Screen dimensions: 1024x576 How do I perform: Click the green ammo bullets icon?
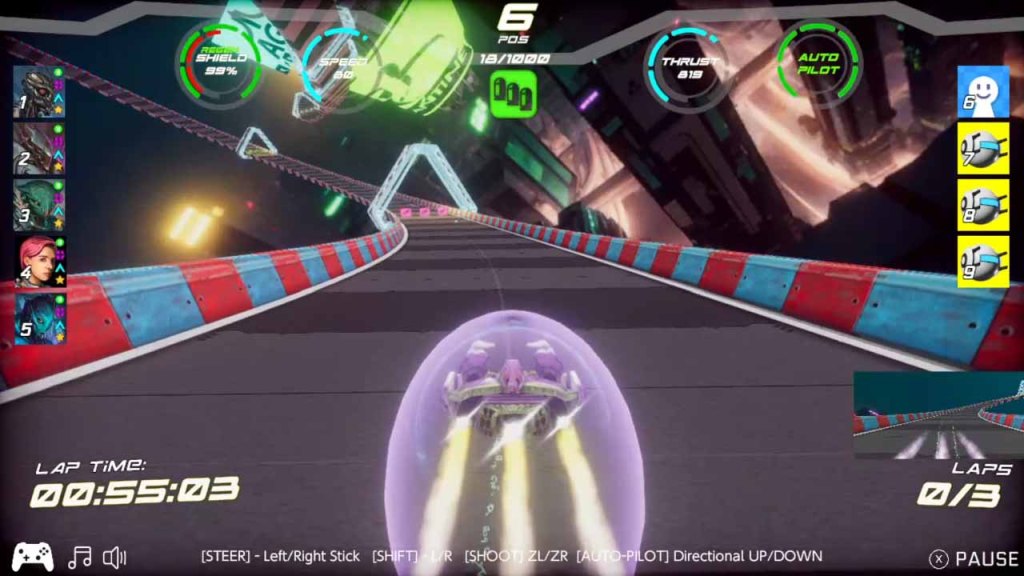513,94
